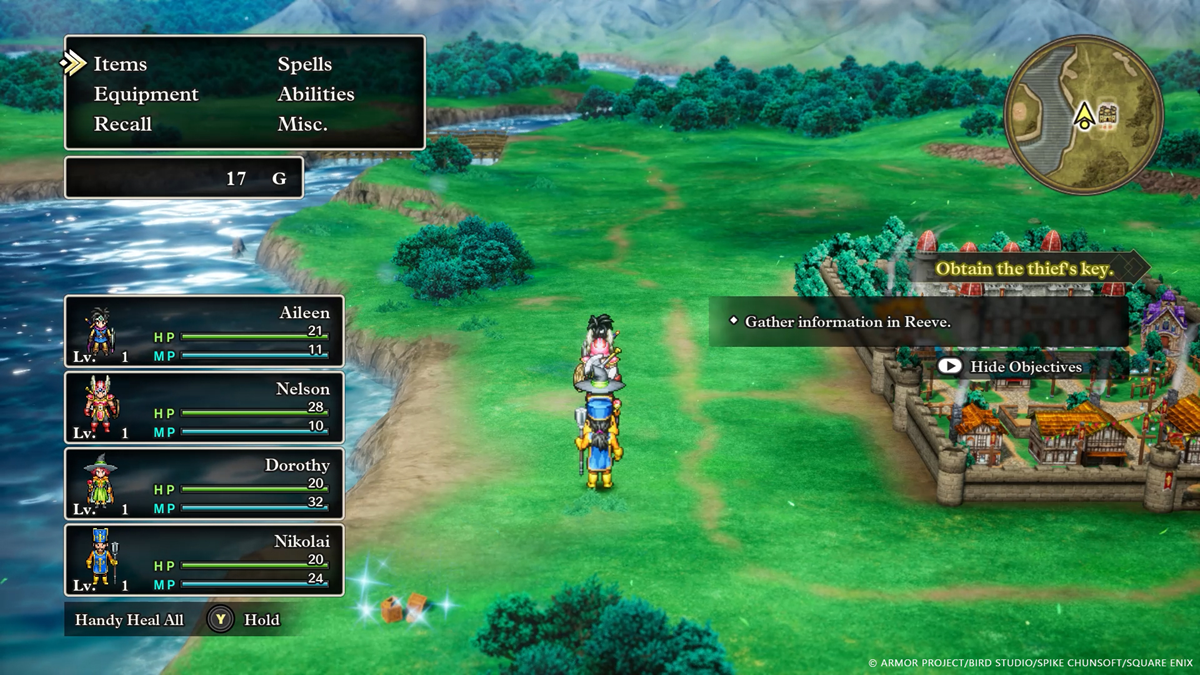1200x675 pixels.
Task: Choose the Recall option
Action: tap(123, 124)
